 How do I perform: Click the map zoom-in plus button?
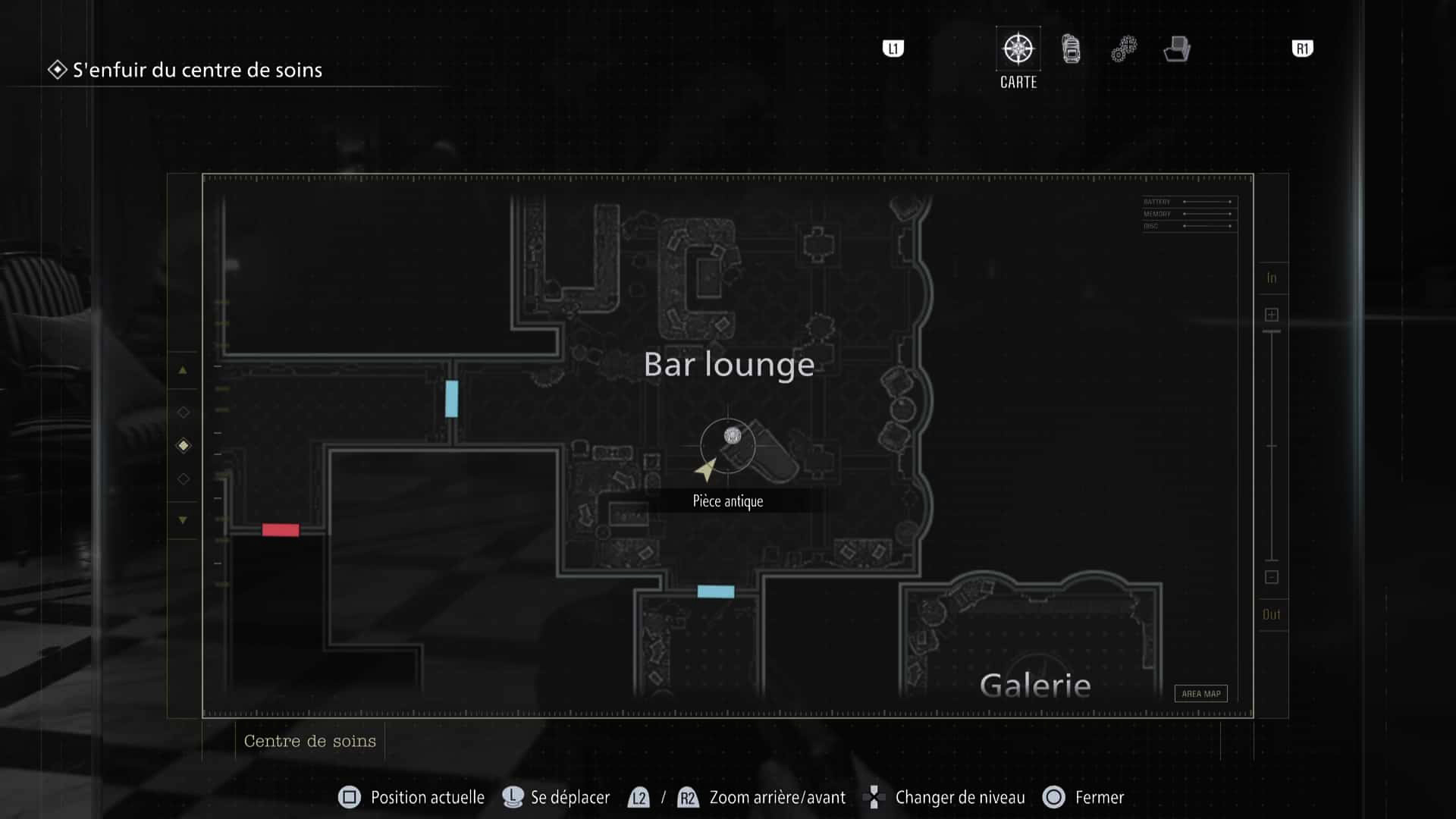[x=1272, y=315]
